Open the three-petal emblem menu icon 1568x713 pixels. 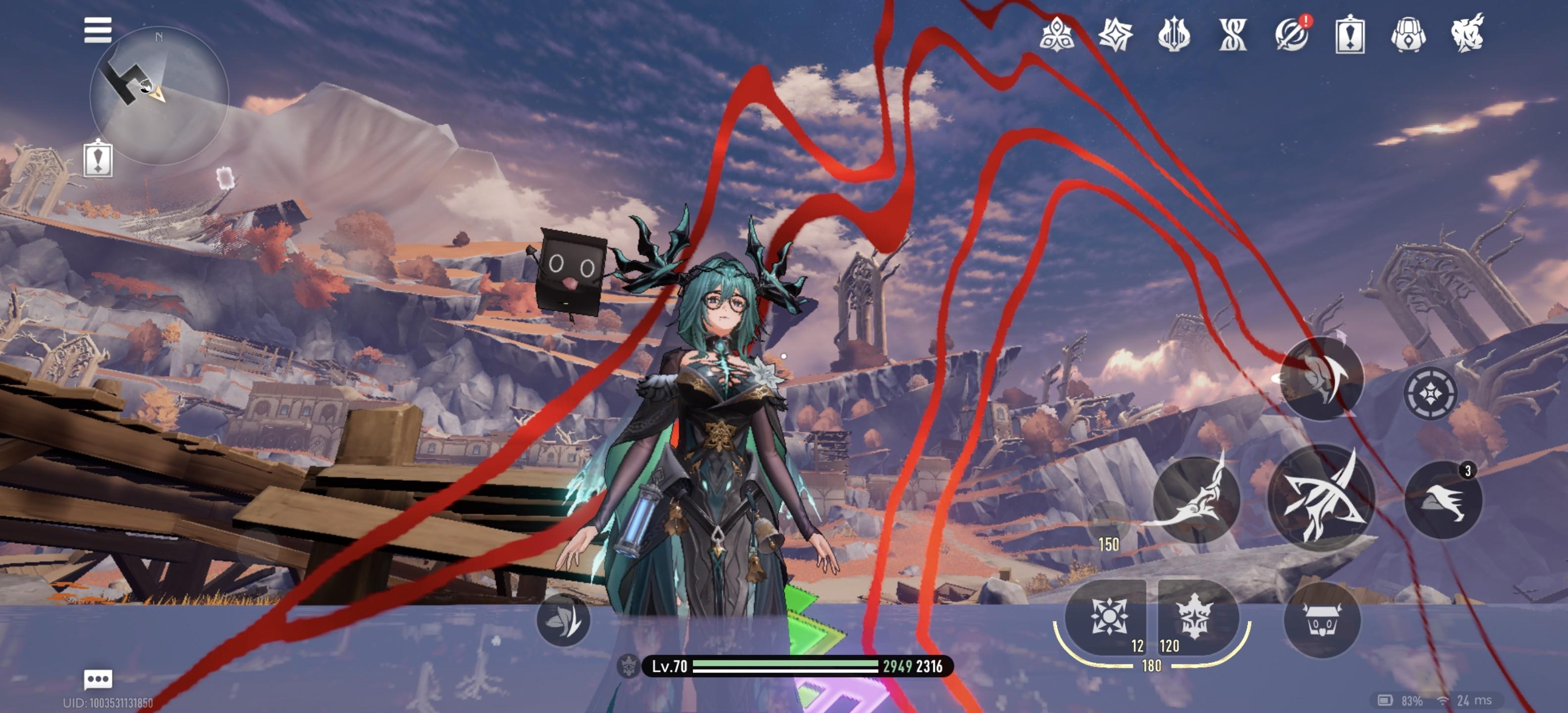point(1057,34)
